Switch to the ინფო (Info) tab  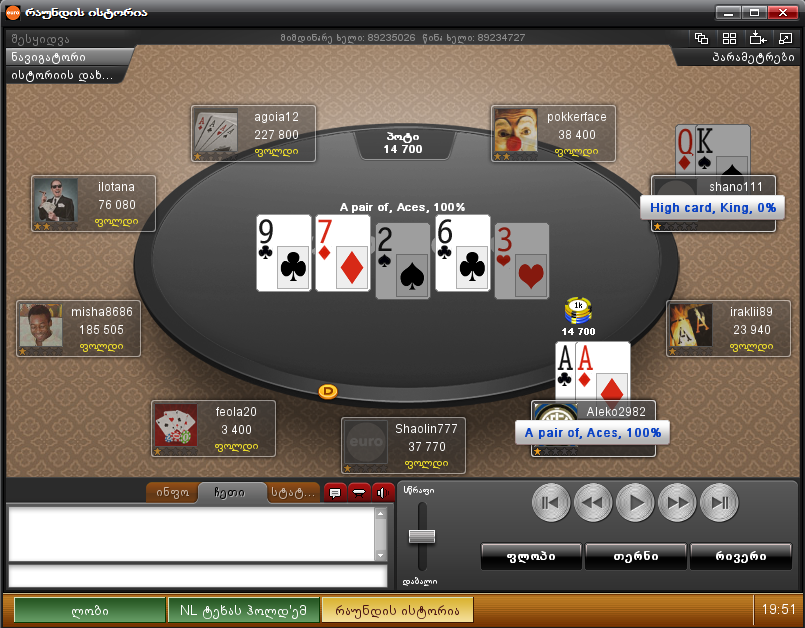tap(171, 492)
